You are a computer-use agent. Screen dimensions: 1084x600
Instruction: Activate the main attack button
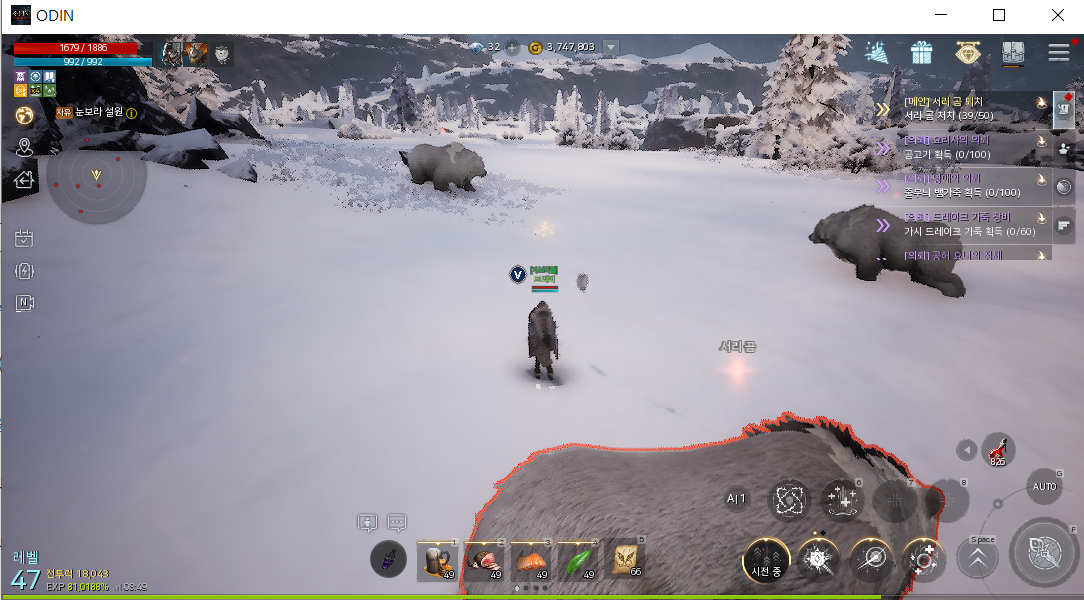tap(1044, 551)
